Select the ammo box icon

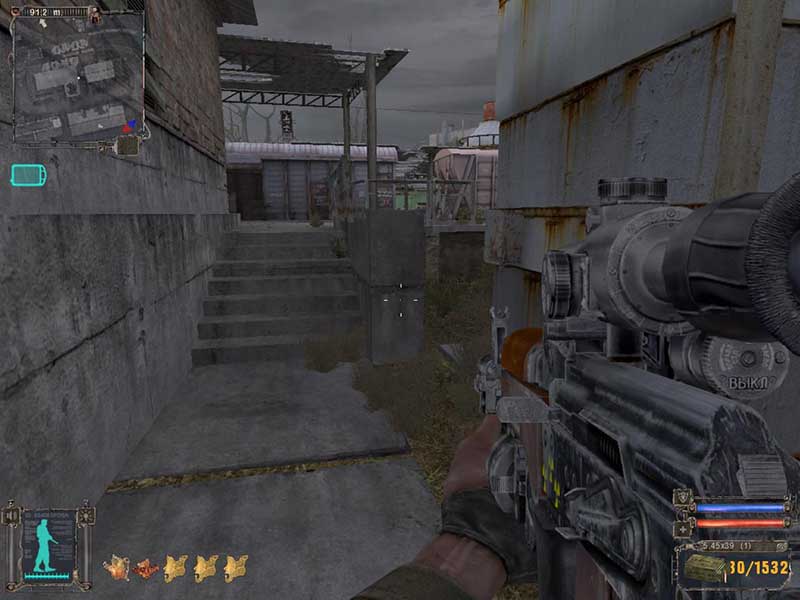coord(704,568)
